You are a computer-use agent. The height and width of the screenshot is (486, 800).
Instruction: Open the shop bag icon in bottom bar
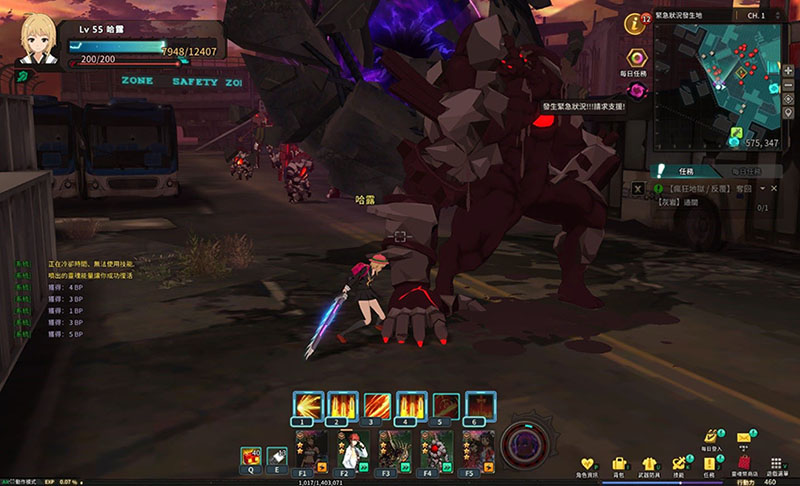pos(742,464)
